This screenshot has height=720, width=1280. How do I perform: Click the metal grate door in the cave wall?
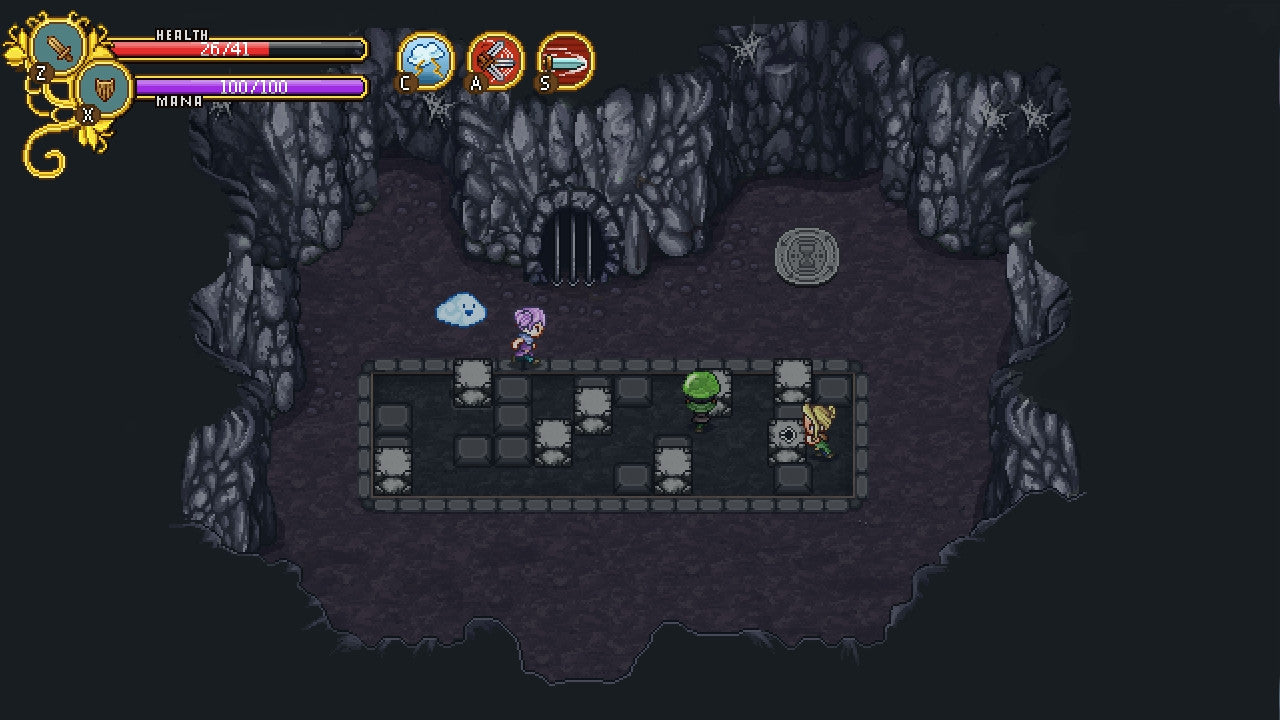[x=575, y=240]
